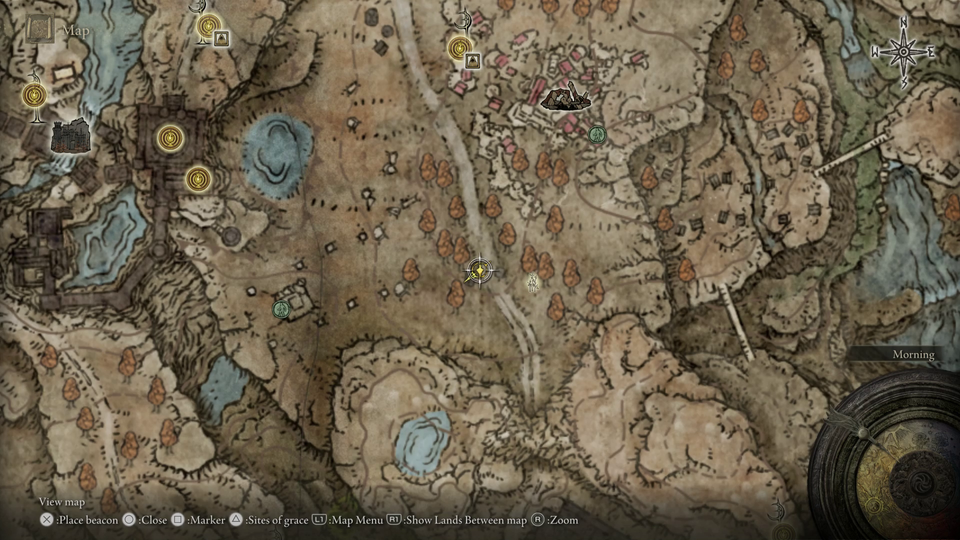
Task: Click the Map scroll icon in the header
Action: pyautogui.click(x=40, y=29)
